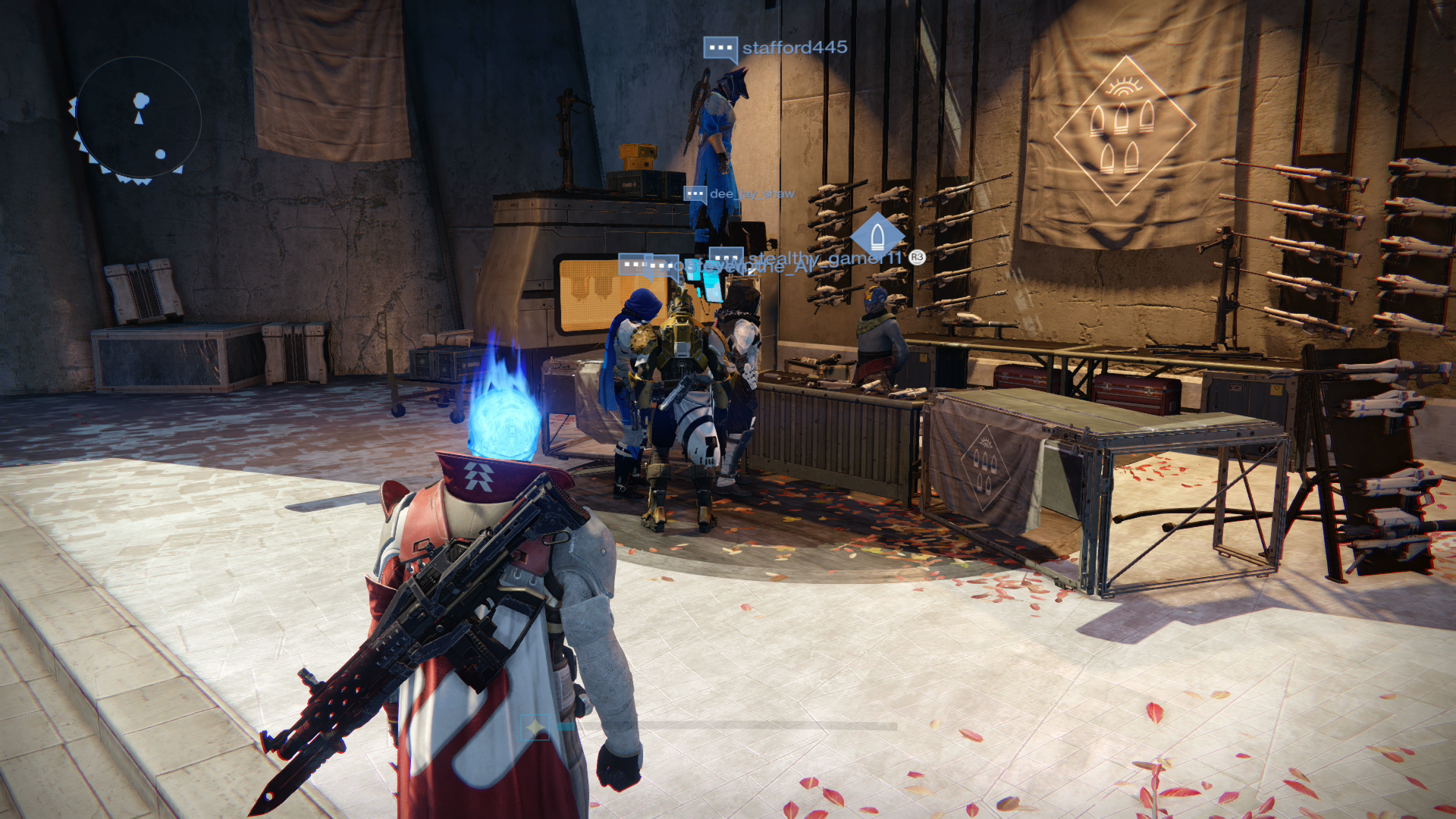Select the Gunsmith bullet diamond marker
Viewport: 1456px width, 819px height.
(x=877, y=235)
